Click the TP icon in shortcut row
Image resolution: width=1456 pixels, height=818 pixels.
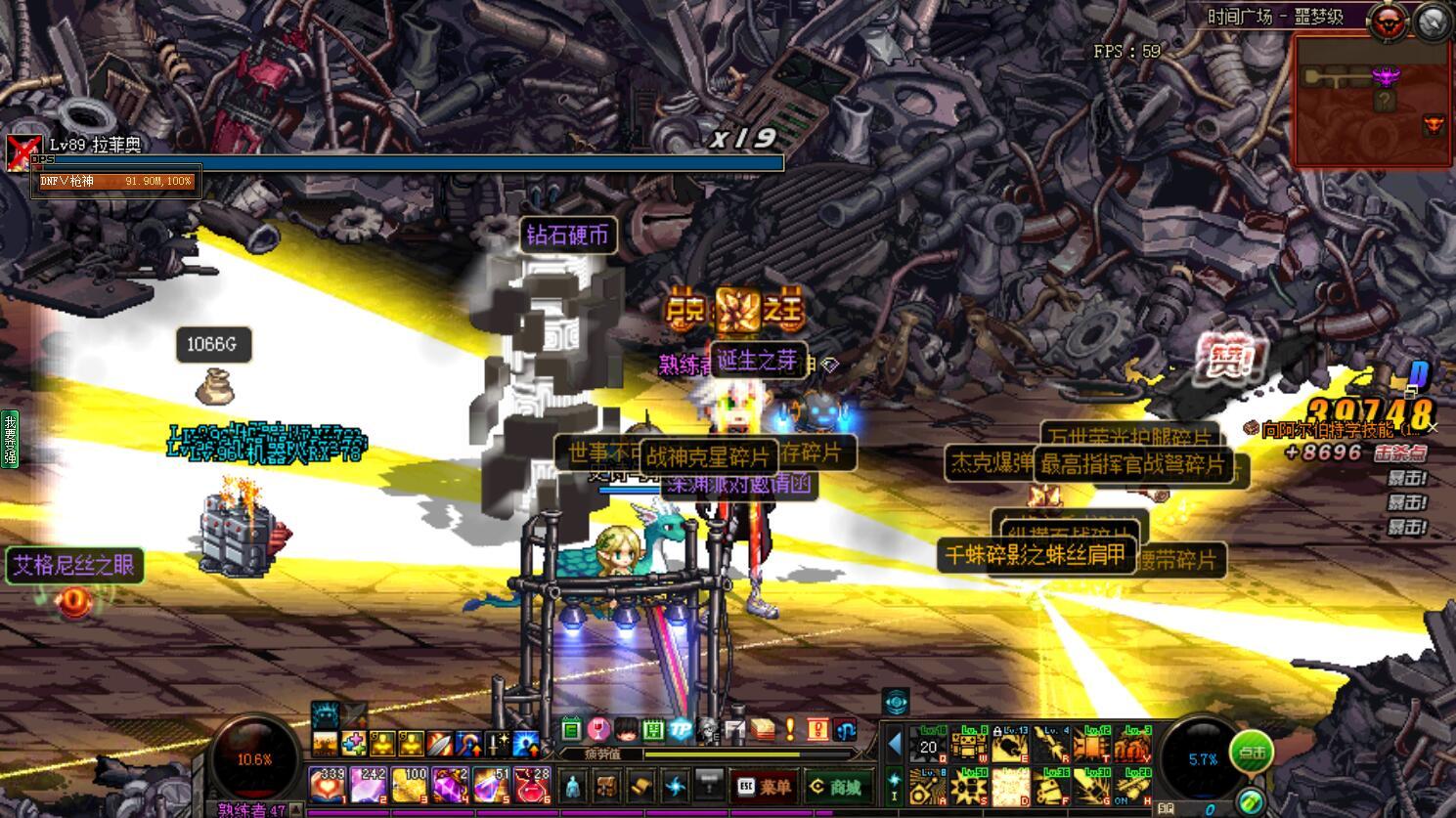point(680,730)
